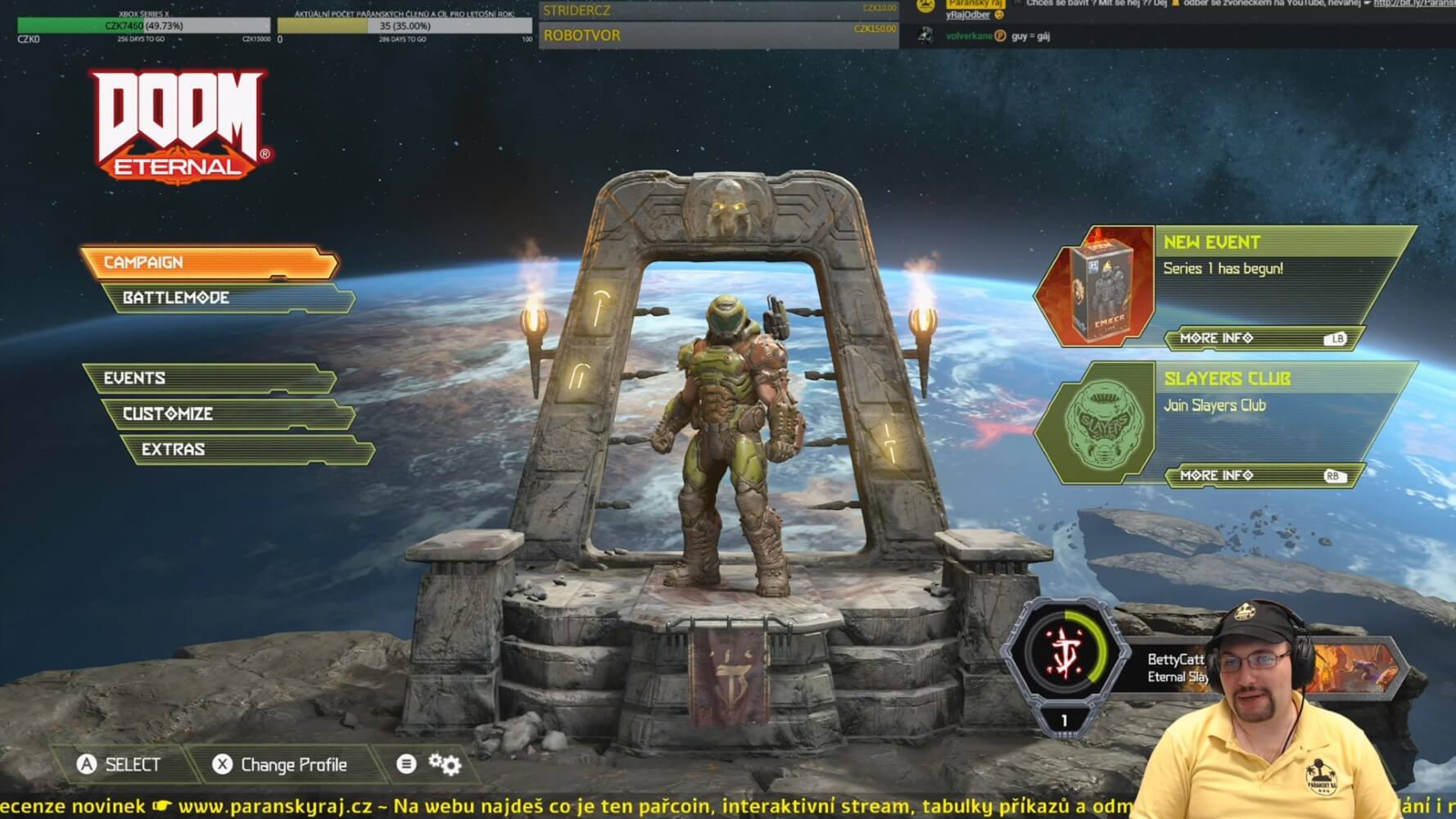Open the Battlemode menu entry

click(228, 298)
